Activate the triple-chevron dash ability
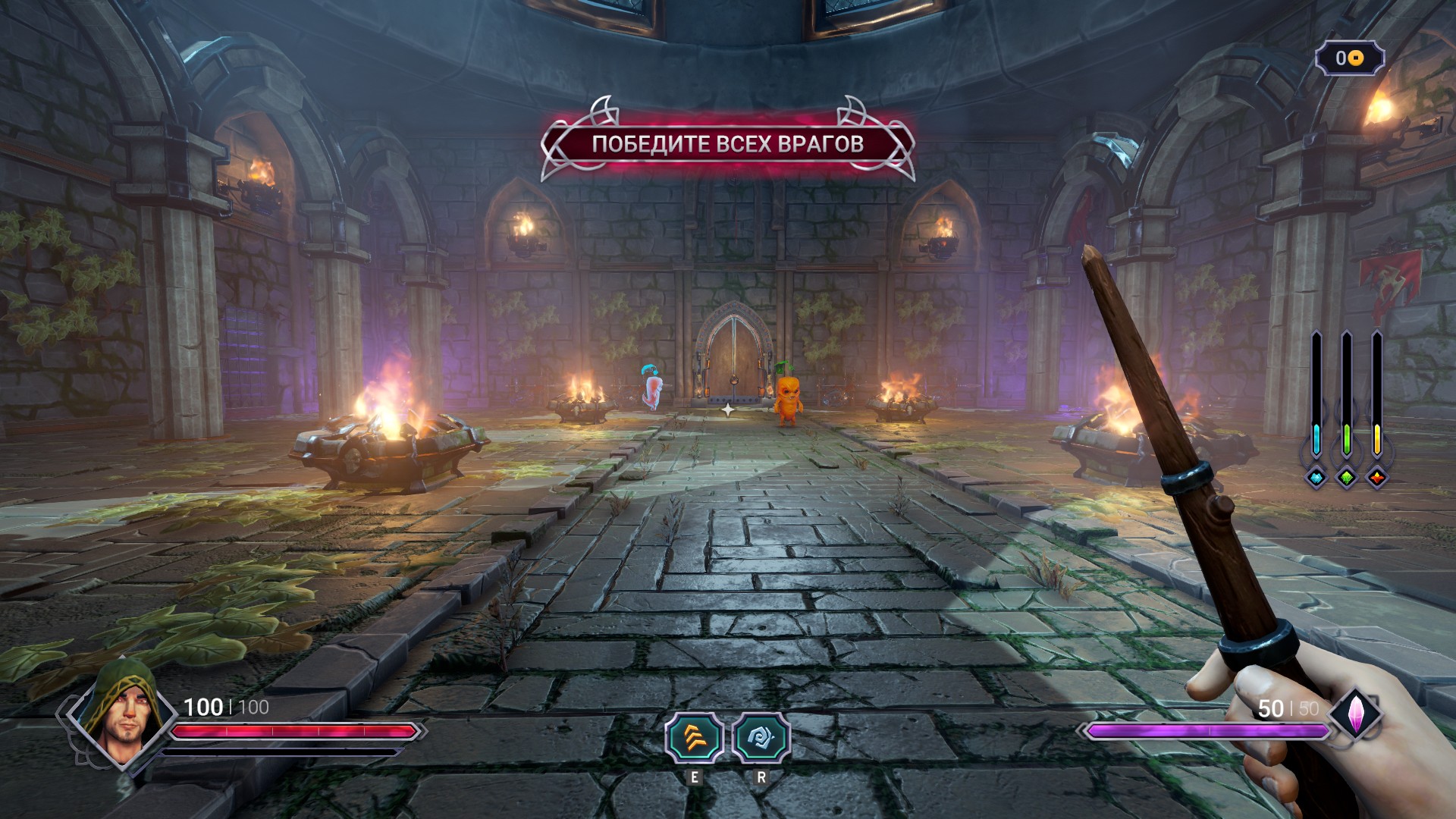This screenshot has height=819, width=1456. coord(693,737)
